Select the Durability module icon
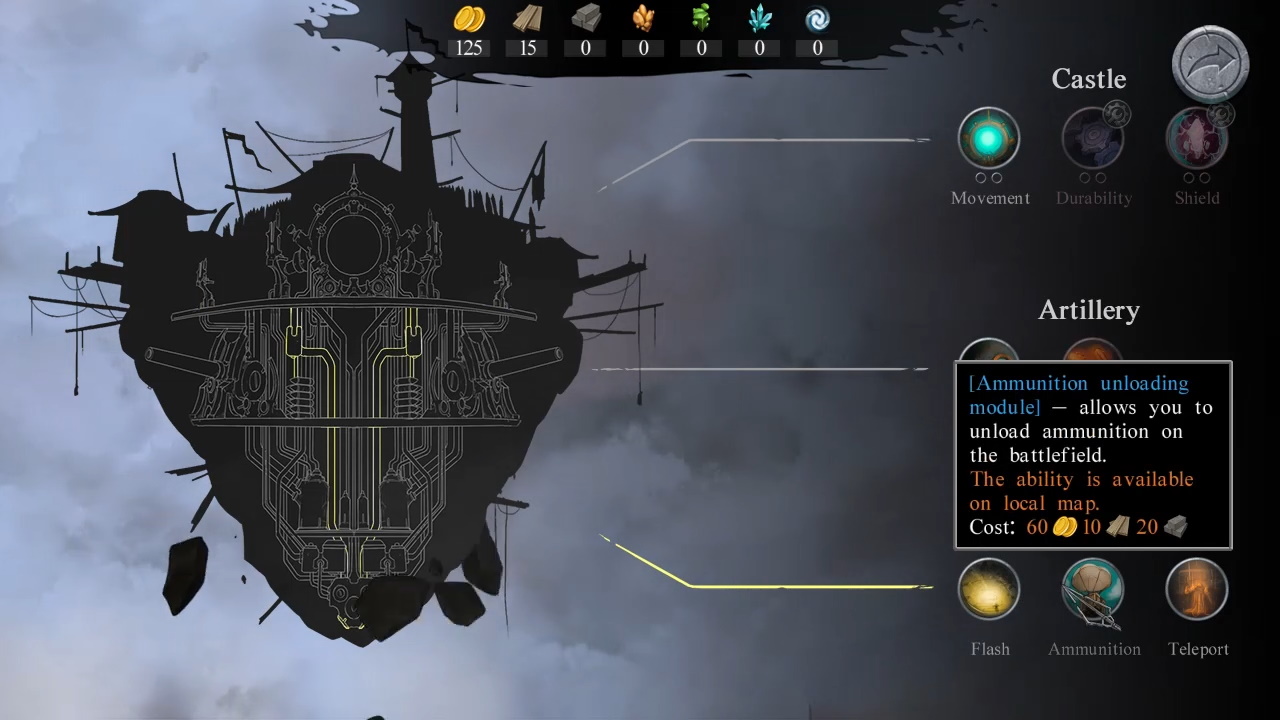Viewport: 1280px width, 720px height. point(1093,139)
